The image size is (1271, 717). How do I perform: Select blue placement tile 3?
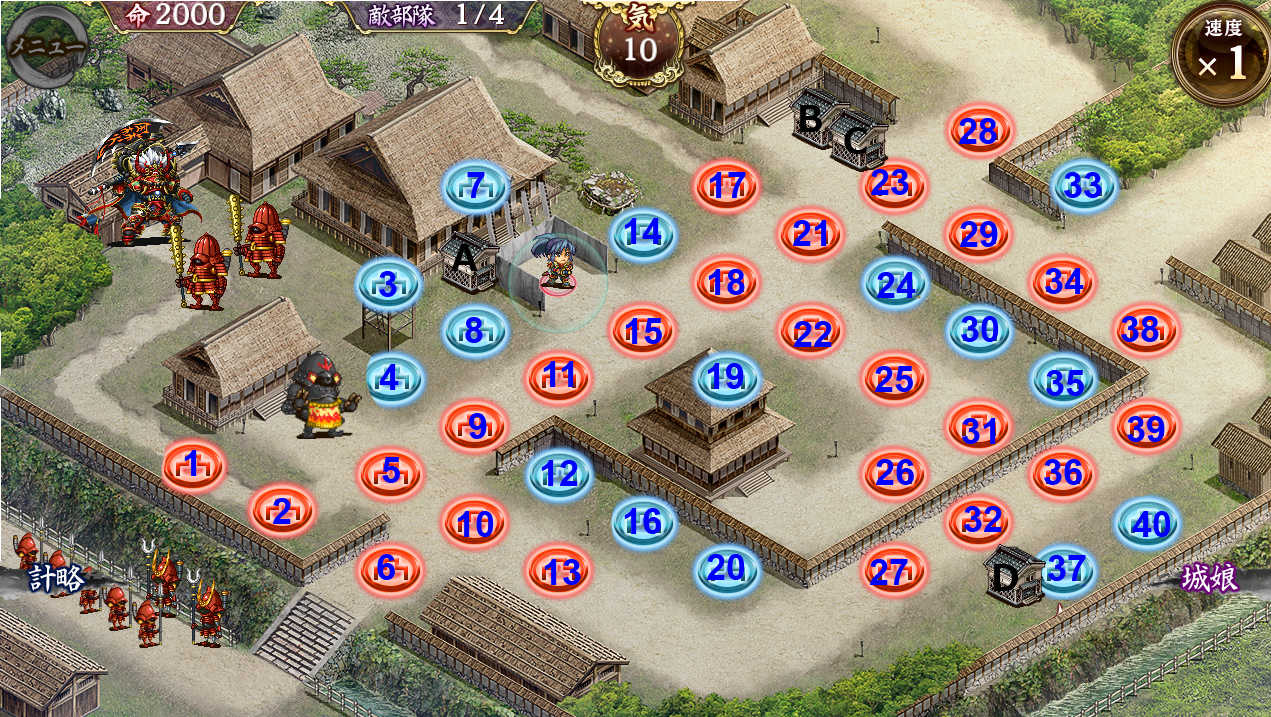point(389,284)
